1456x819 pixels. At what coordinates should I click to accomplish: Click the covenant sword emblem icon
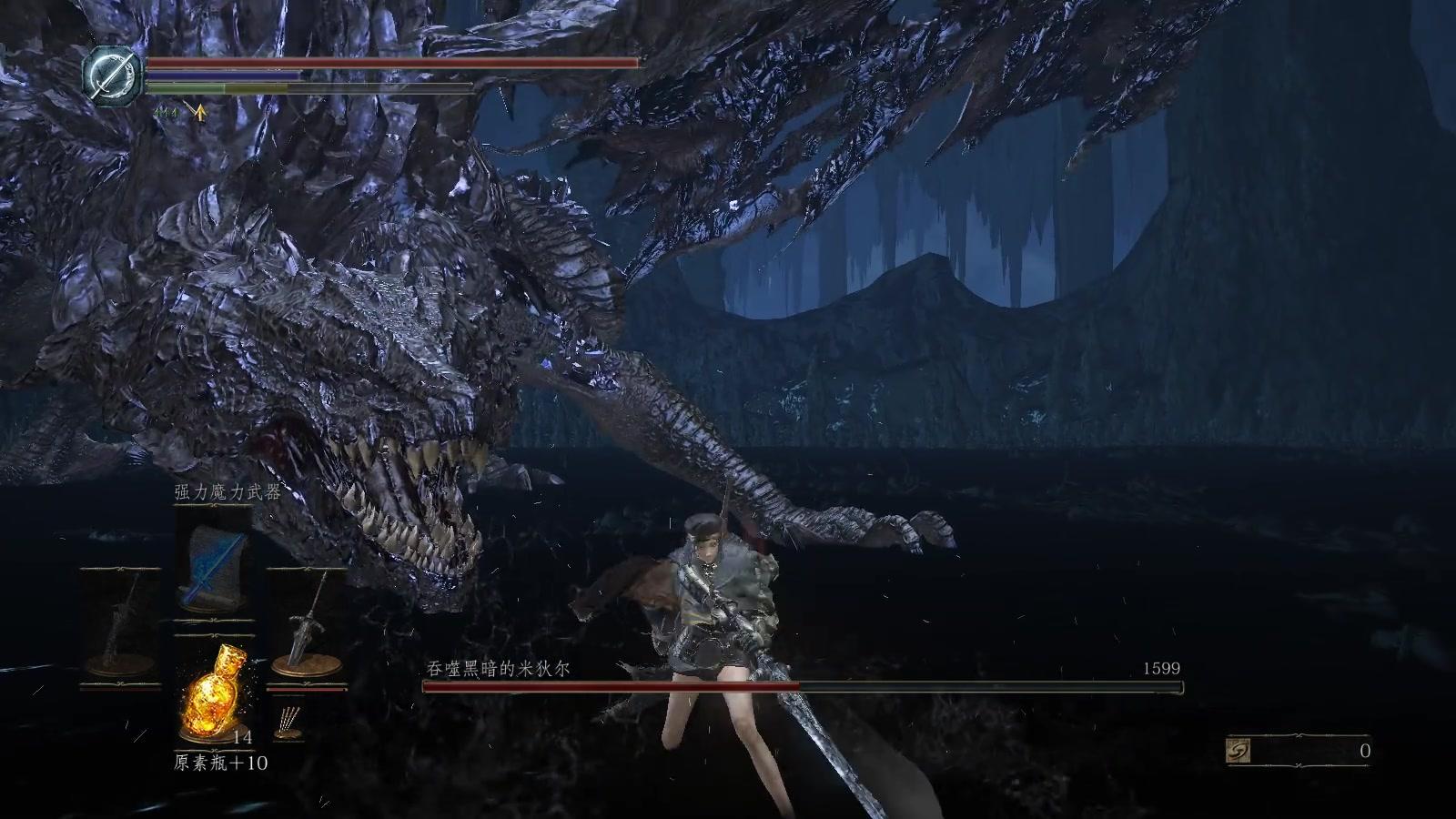112,73
